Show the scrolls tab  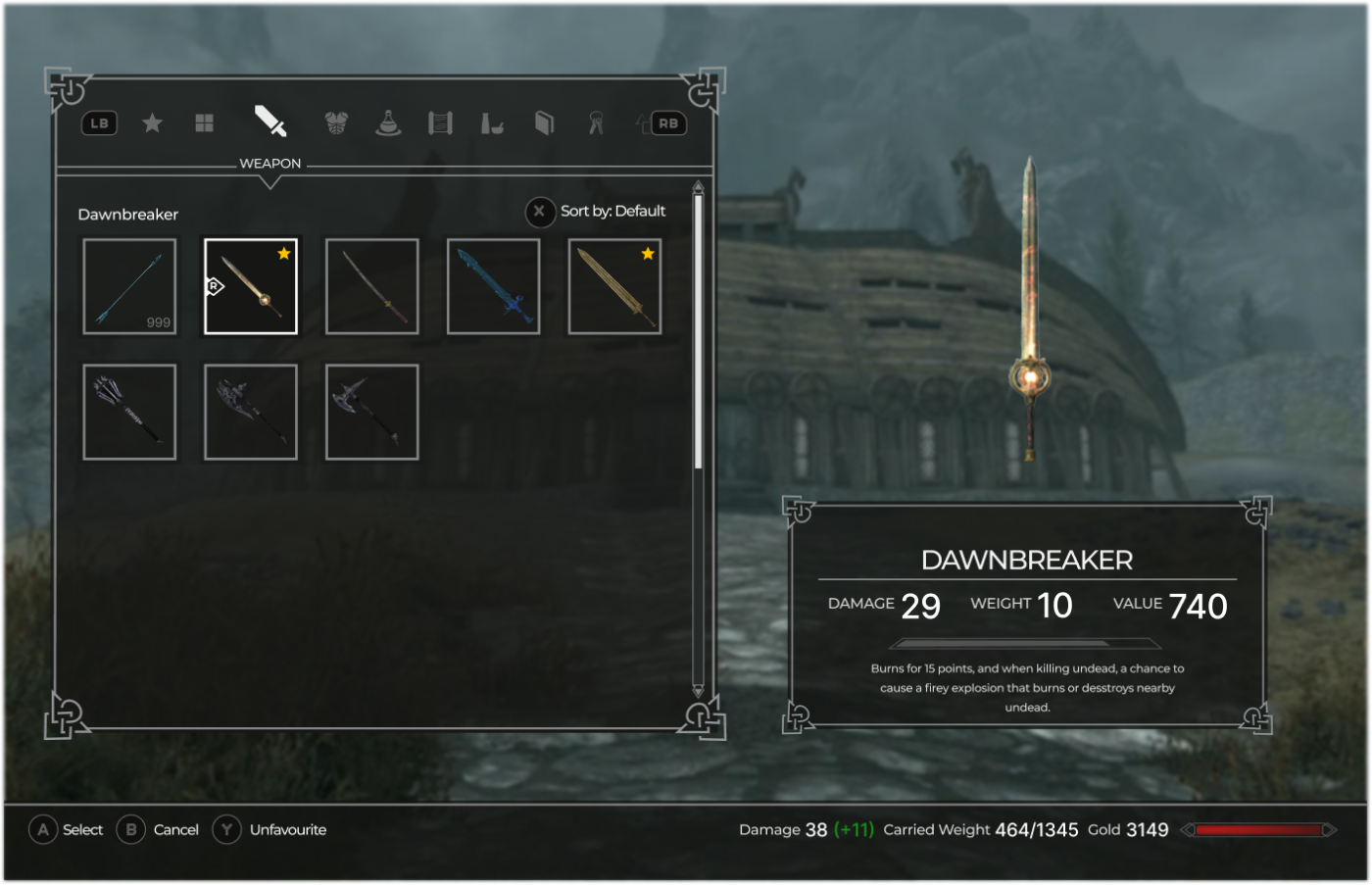(x=440, y=123)
